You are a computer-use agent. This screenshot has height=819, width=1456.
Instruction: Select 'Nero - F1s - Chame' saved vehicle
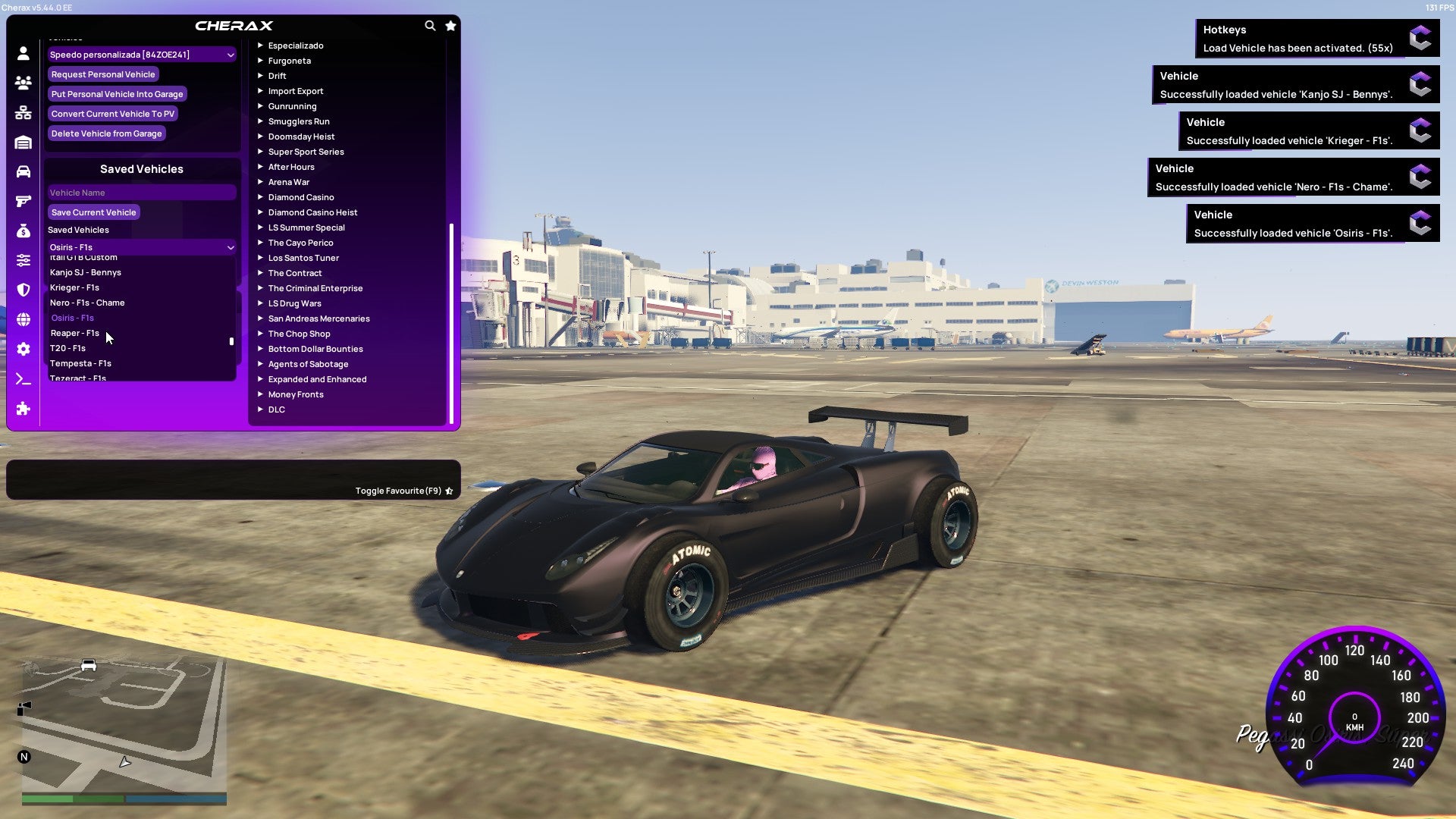click(x=89, y=303)
